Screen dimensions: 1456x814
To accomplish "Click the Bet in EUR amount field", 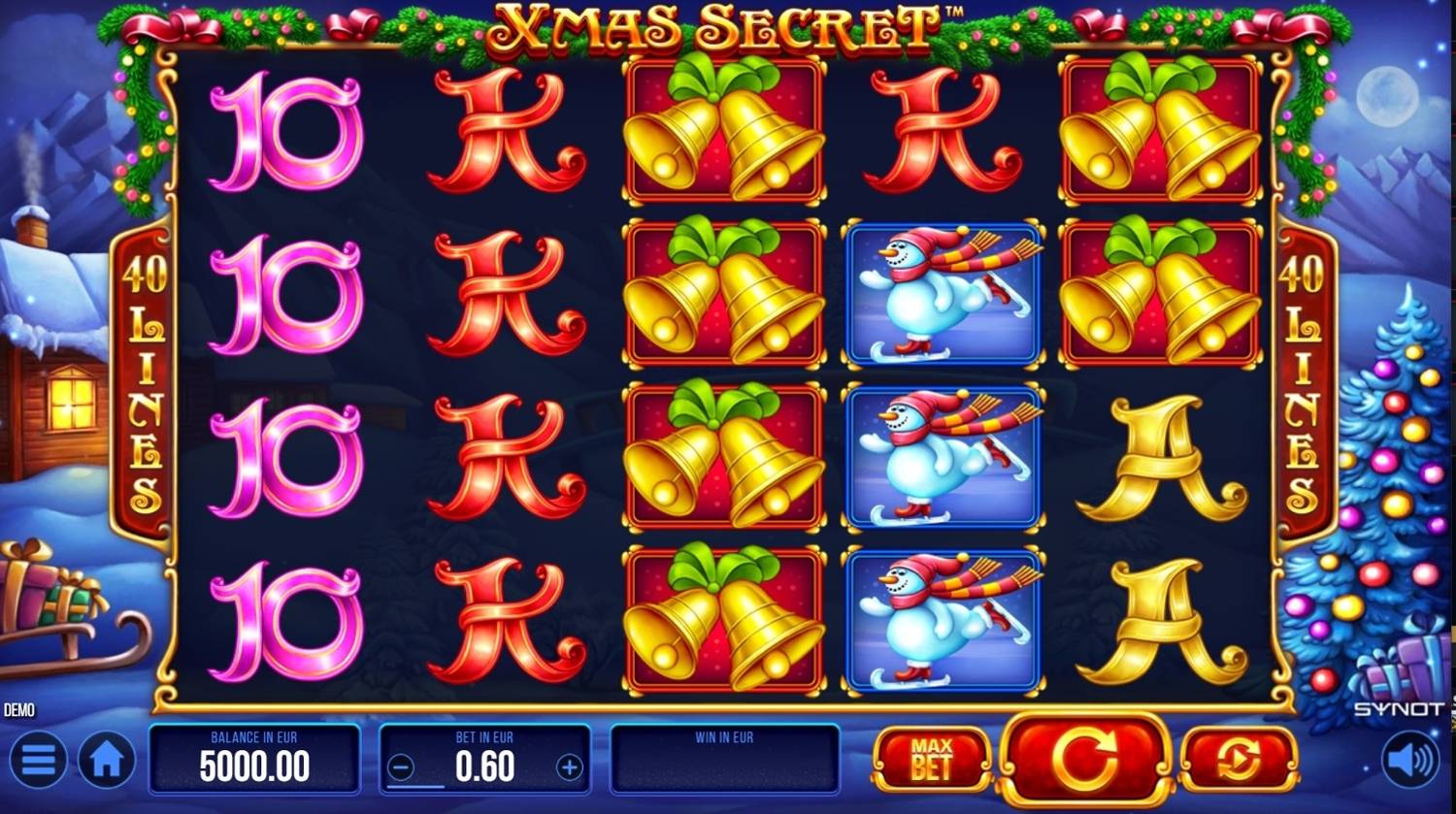I will click(484, 765).
